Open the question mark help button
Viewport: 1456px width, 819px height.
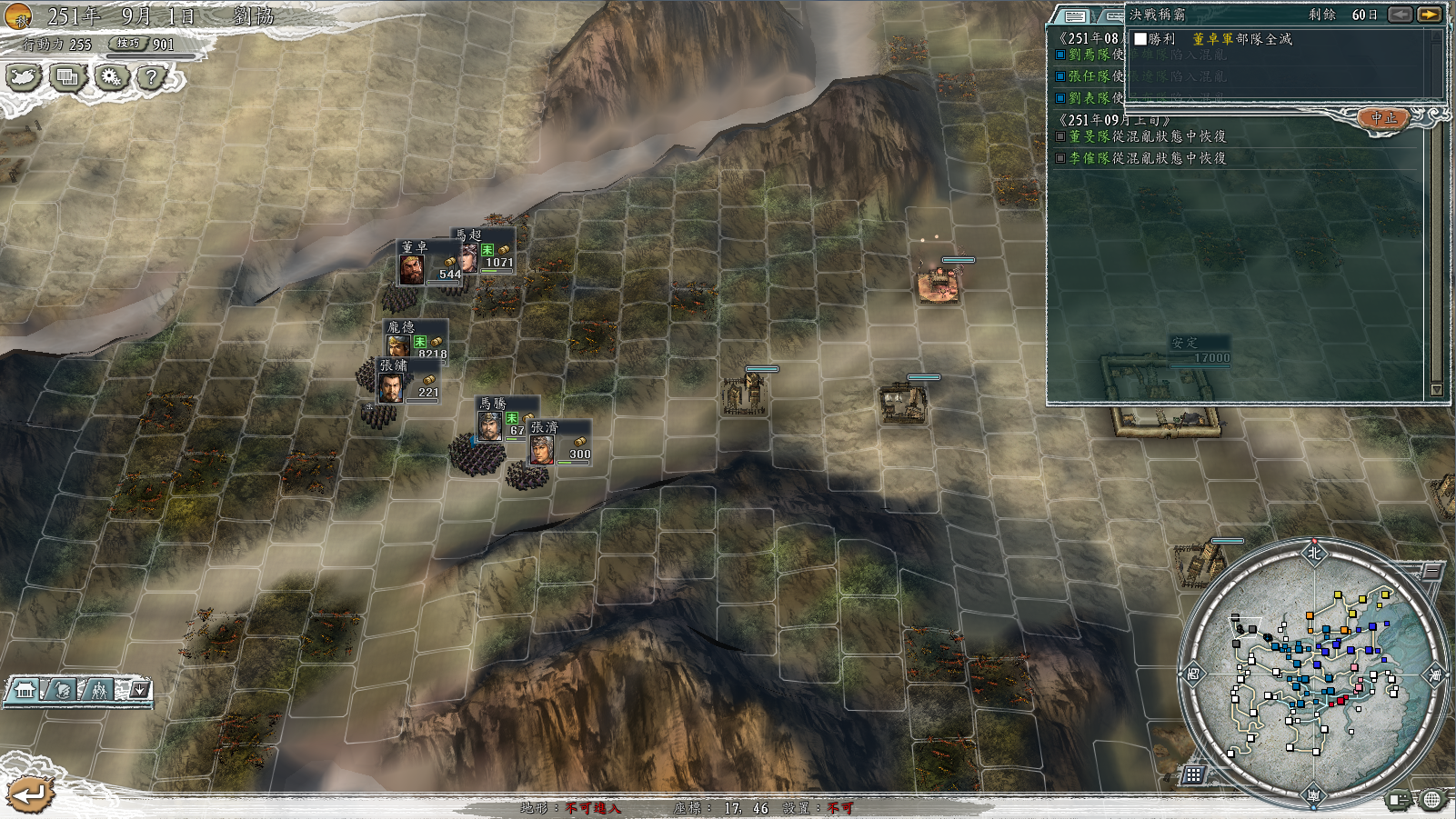click(152, 77)
